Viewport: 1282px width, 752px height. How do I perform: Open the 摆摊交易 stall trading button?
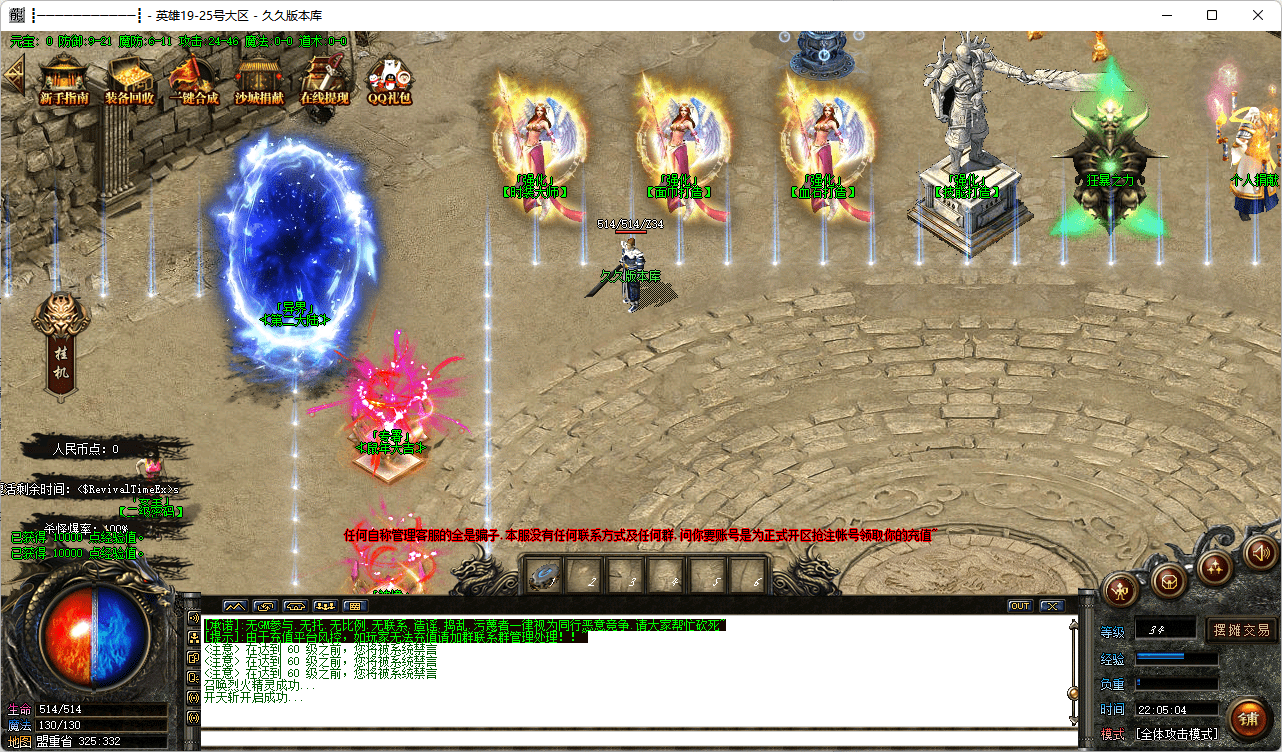coord(1242,630)
